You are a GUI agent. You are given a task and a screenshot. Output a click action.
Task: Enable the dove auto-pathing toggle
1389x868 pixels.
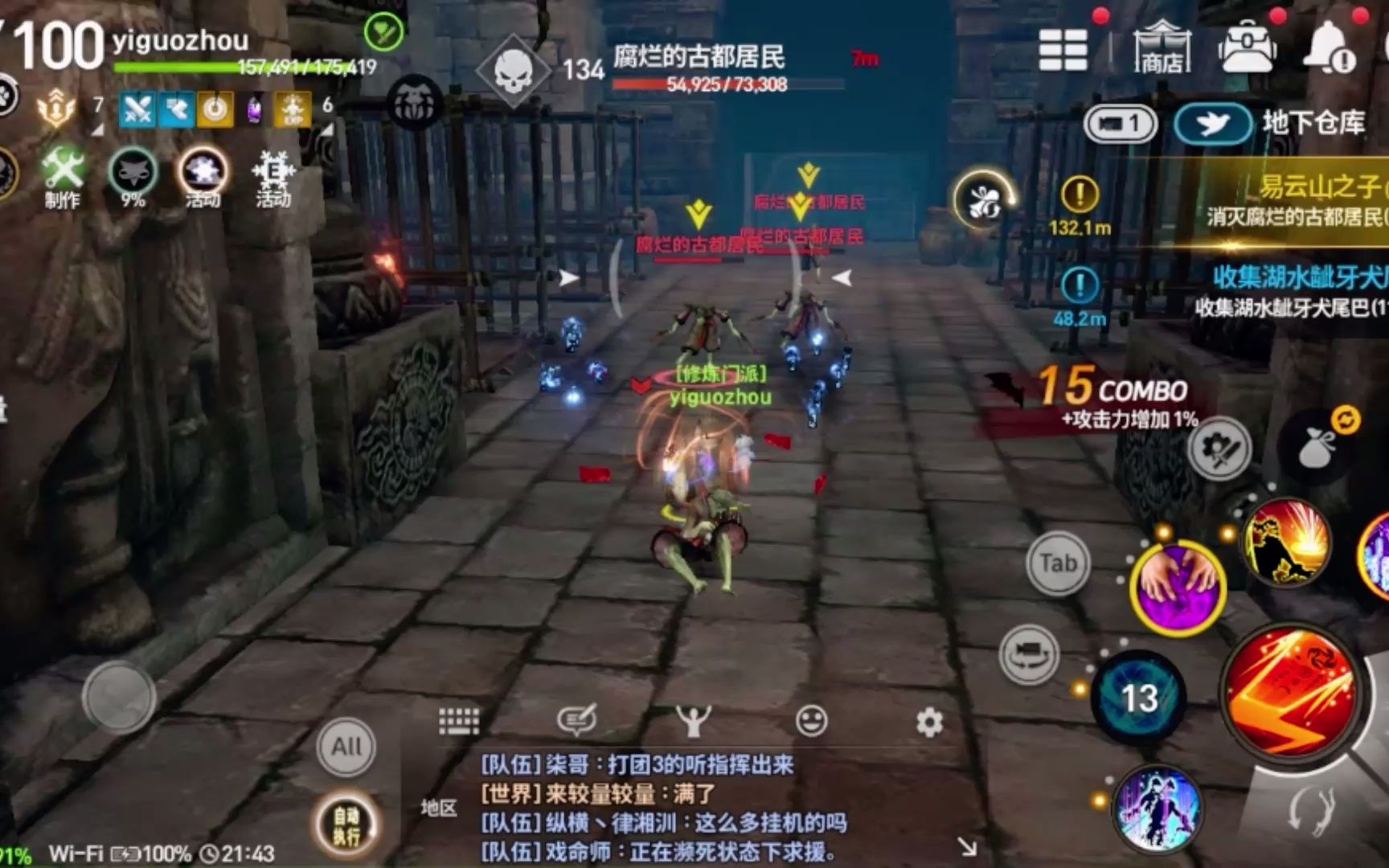click(1210, 123)
